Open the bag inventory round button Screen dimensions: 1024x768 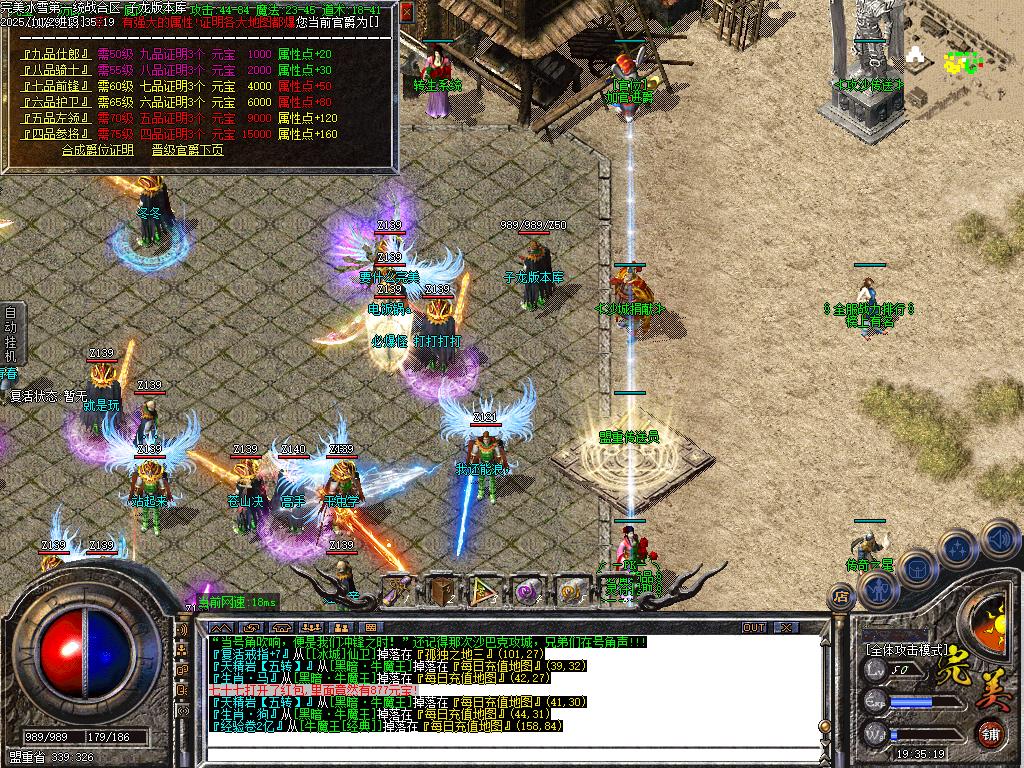[x=916, y=566]
